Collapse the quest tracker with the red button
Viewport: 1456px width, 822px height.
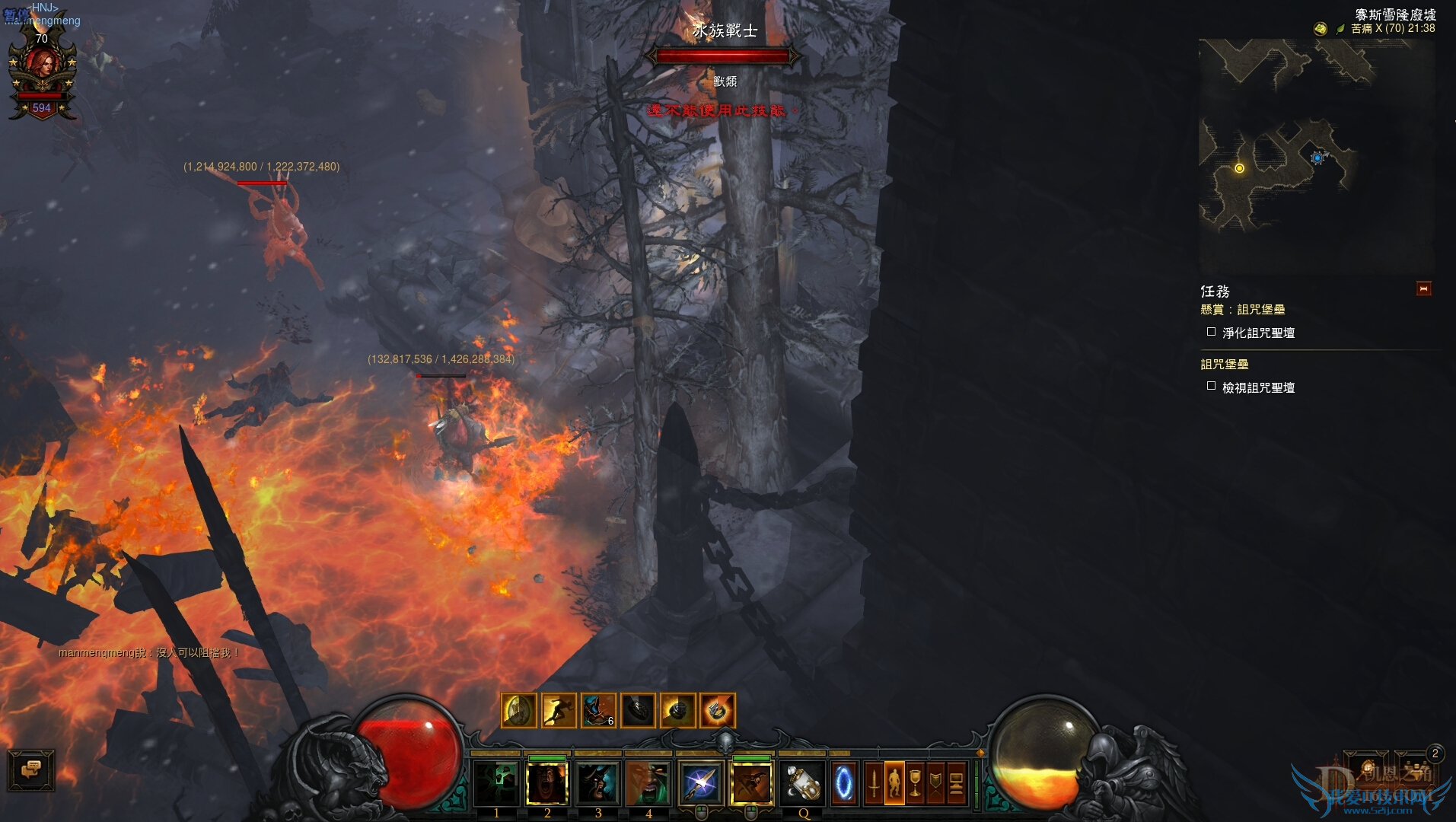(x=1423, y=288)
